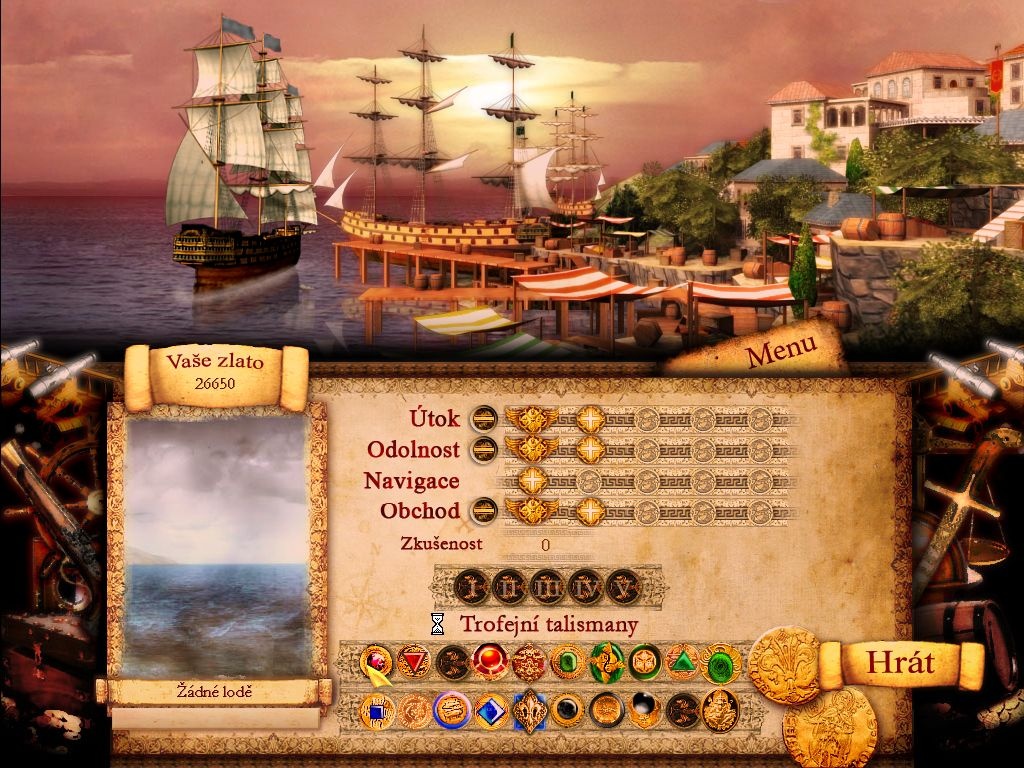The width and height of the screenshot is (1024, 768).
Task: Lower the Odolnost skill using its minus button
Action: [x=484, y=449]
